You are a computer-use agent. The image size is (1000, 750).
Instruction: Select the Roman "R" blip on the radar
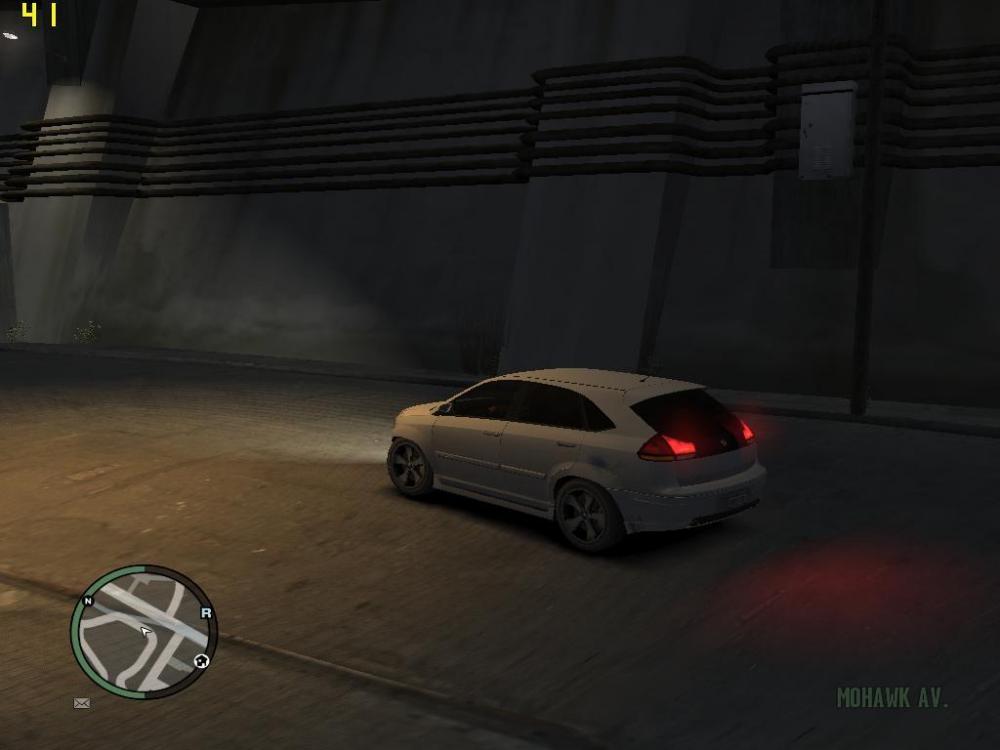click(206, 613)
